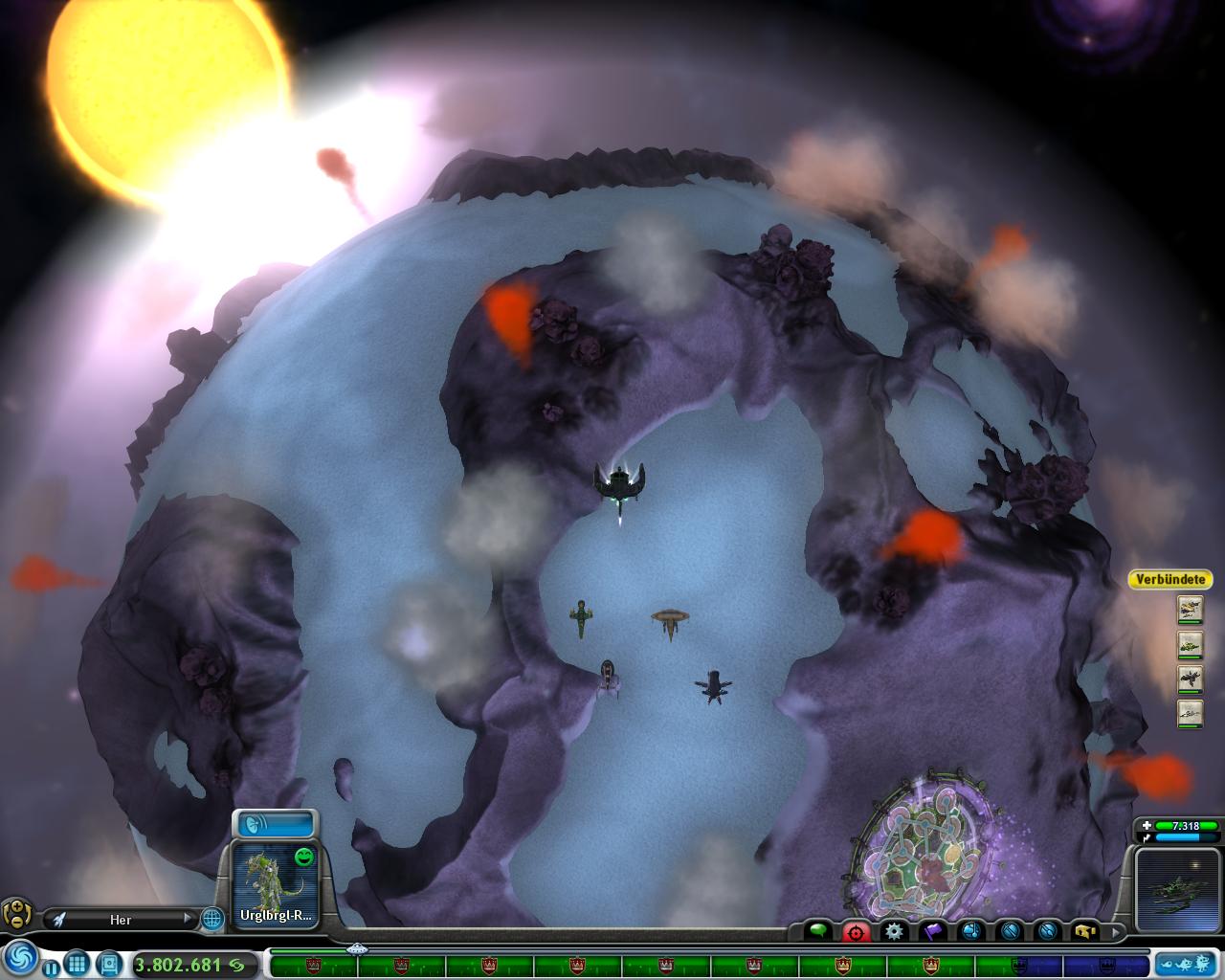This screenshot has width=1225, height=980.
Task: Open the main menu swirl button
Action: [x=20, y=956]
